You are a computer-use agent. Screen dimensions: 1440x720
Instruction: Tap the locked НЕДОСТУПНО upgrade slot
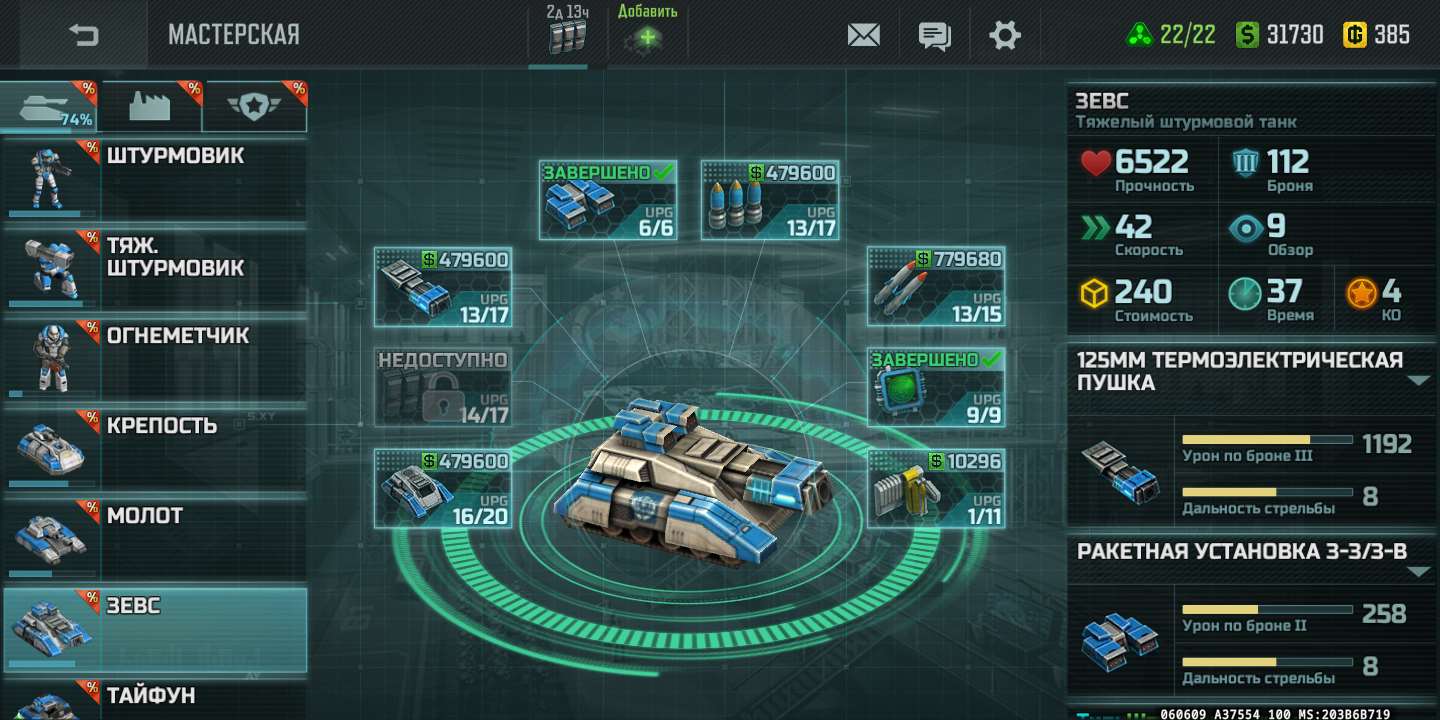442,387
